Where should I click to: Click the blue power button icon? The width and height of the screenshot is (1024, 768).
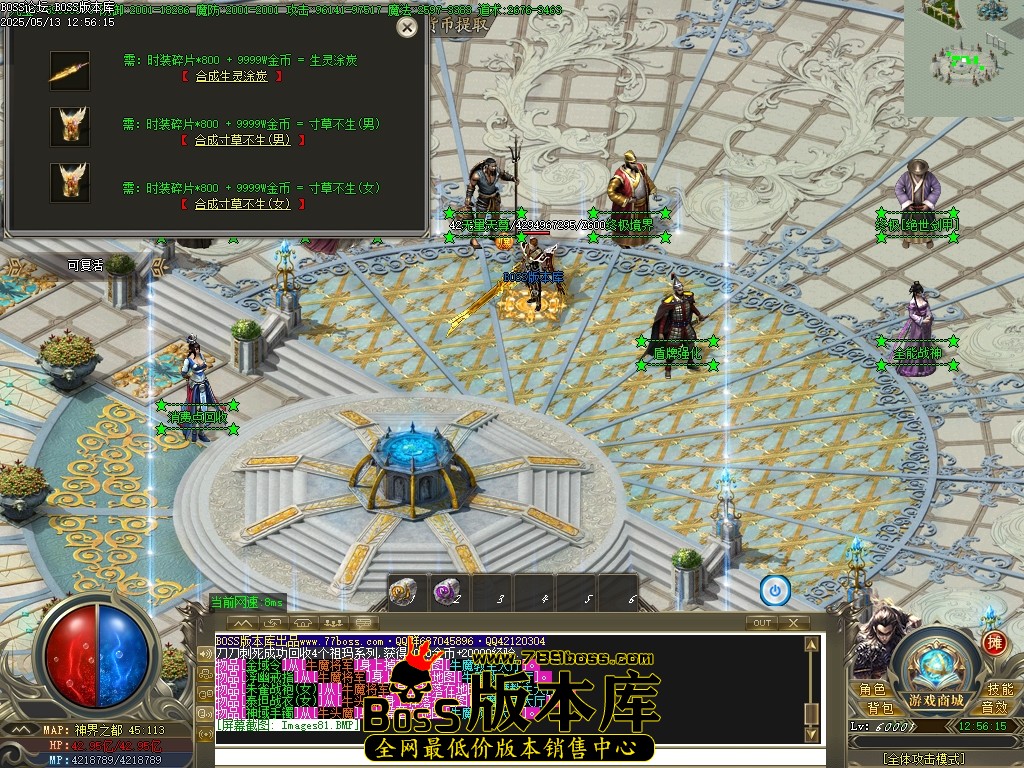775,591
